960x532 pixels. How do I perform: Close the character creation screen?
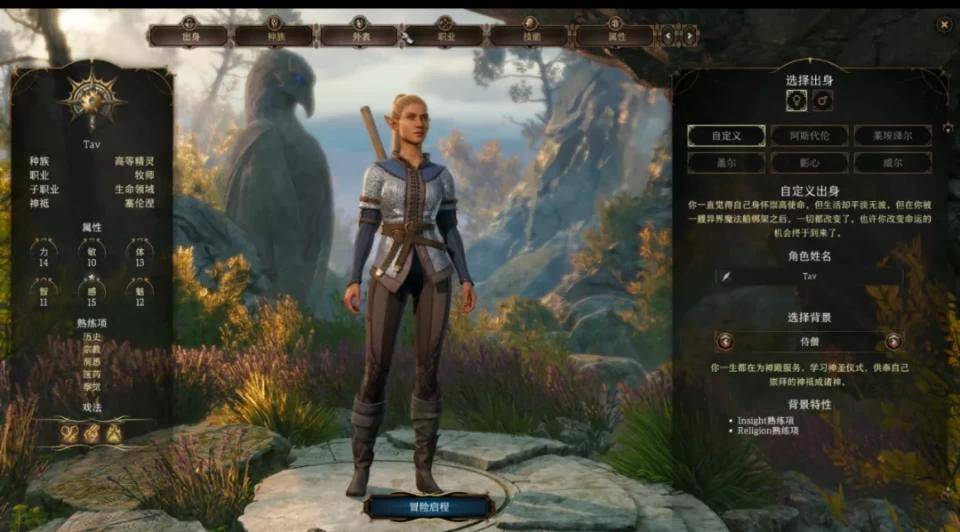click(x=943, y=24)
